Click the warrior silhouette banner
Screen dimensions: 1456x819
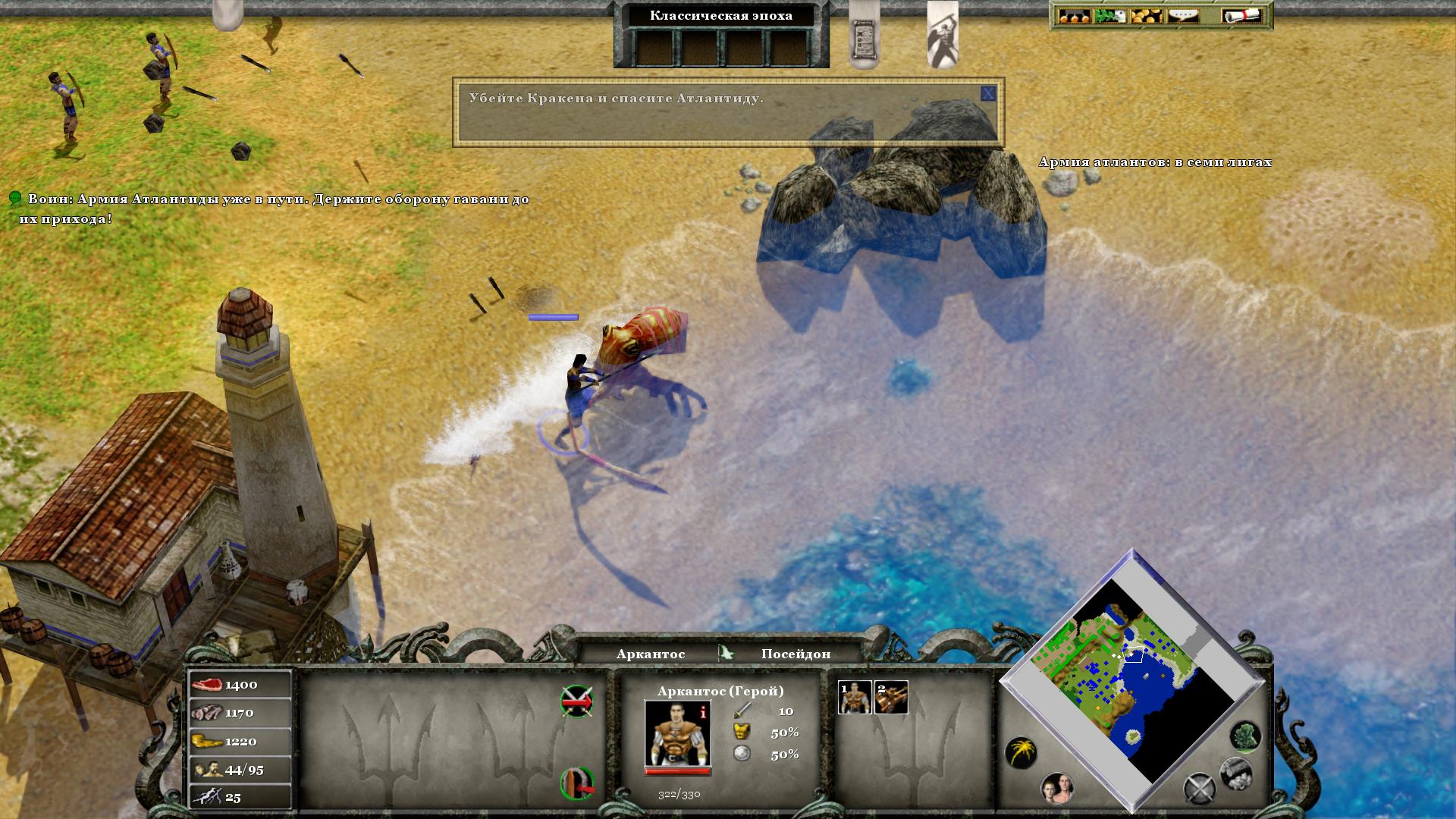pos(943,34)
